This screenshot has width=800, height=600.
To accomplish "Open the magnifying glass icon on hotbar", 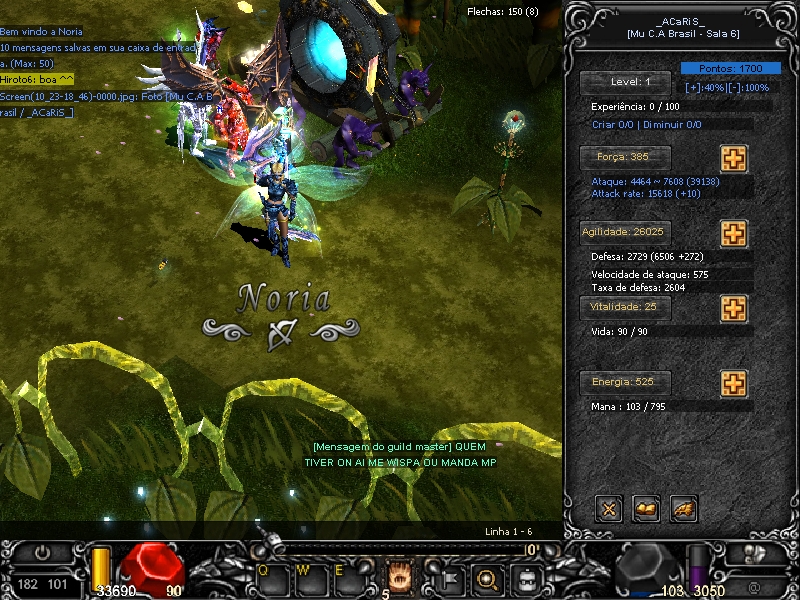I will click(489, 577).
